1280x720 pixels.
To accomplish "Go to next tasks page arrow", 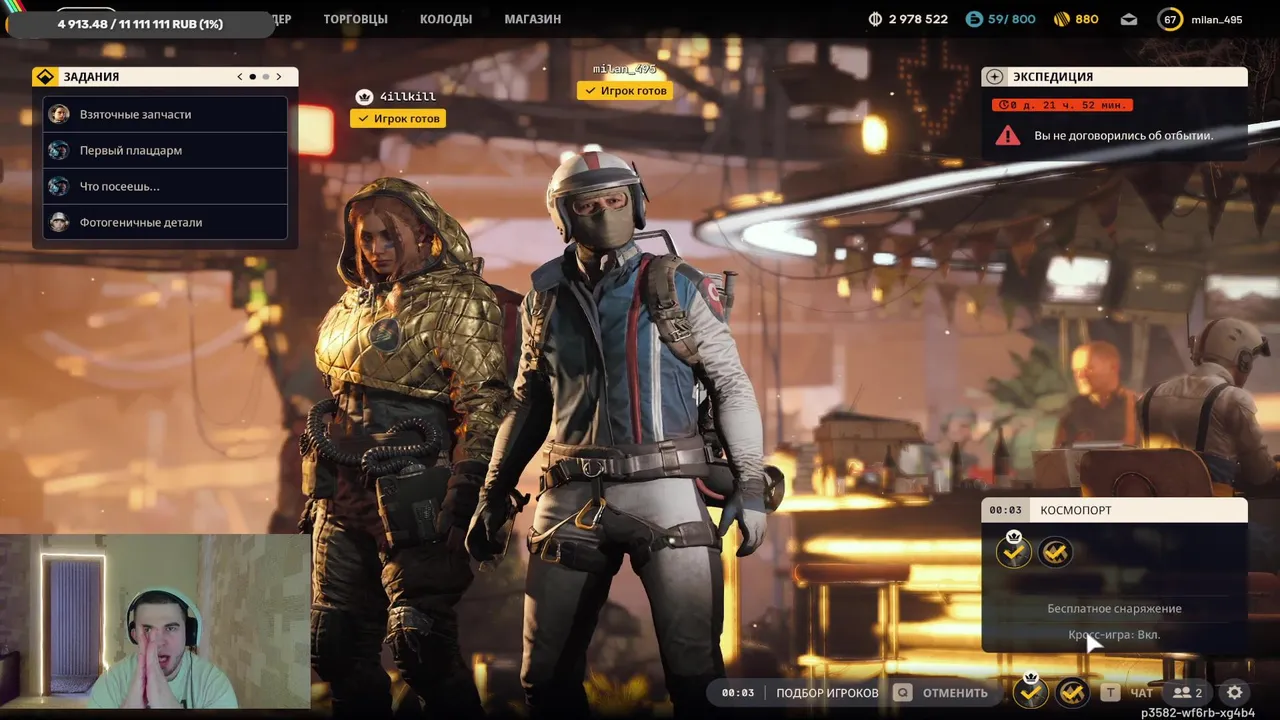I will pos(279,77).
